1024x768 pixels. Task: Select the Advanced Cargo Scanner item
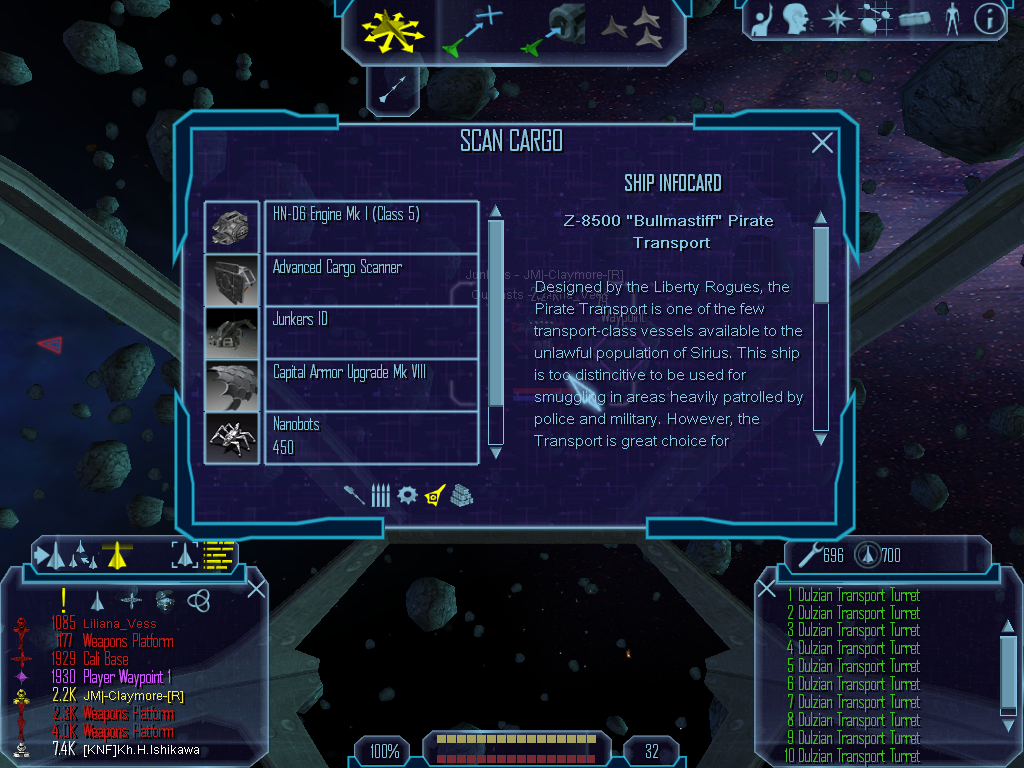(371, 279)
